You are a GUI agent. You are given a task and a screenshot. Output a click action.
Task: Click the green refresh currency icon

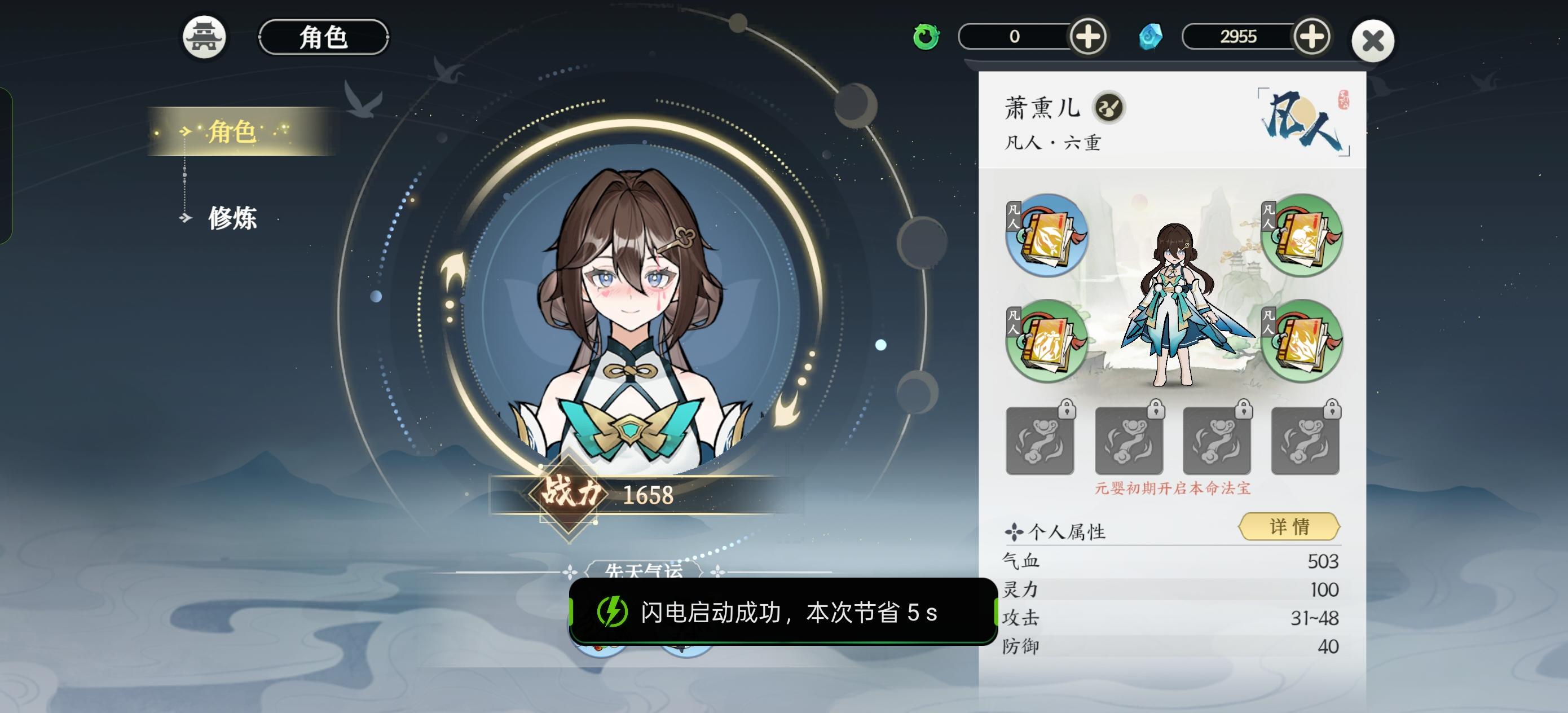[x=927, y=38]
